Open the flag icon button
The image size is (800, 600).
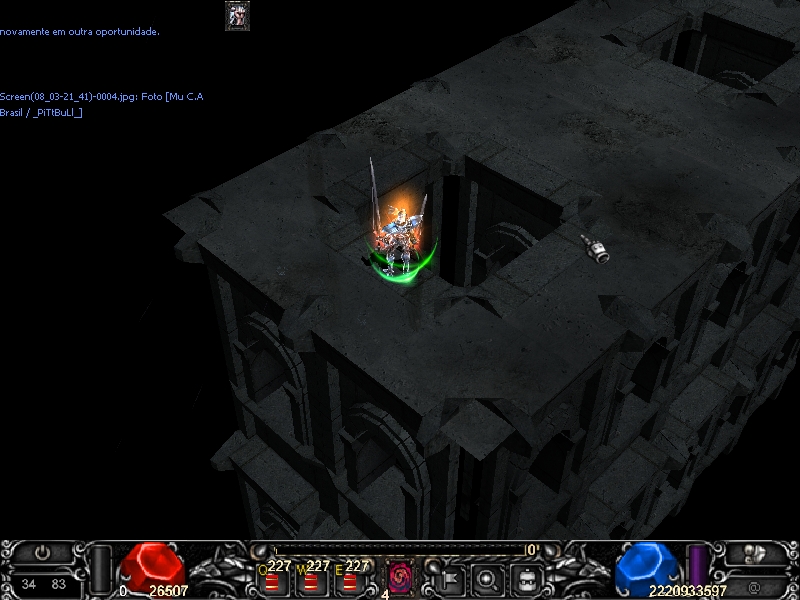(x=447, y=577)
